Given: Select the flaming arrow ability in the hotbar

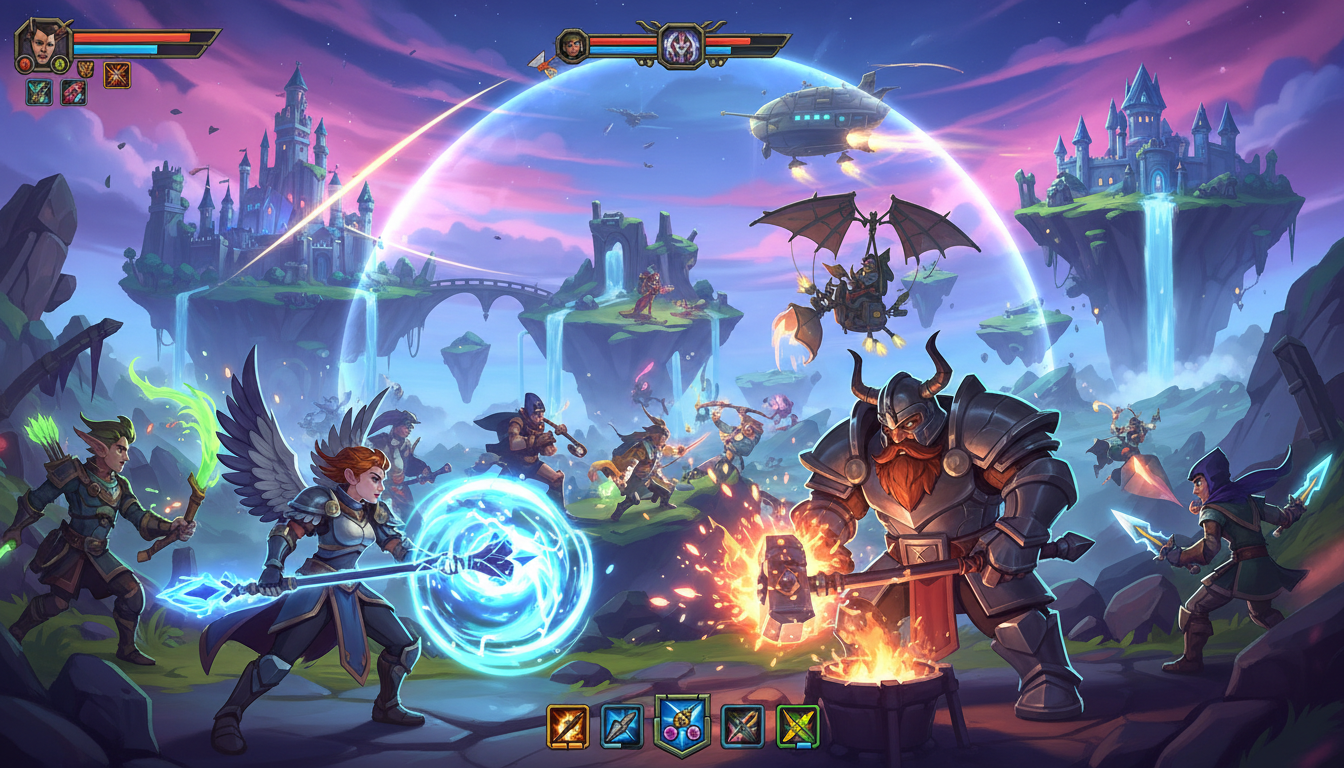Looking at the screenshot, I should click(x=567, y=725).
